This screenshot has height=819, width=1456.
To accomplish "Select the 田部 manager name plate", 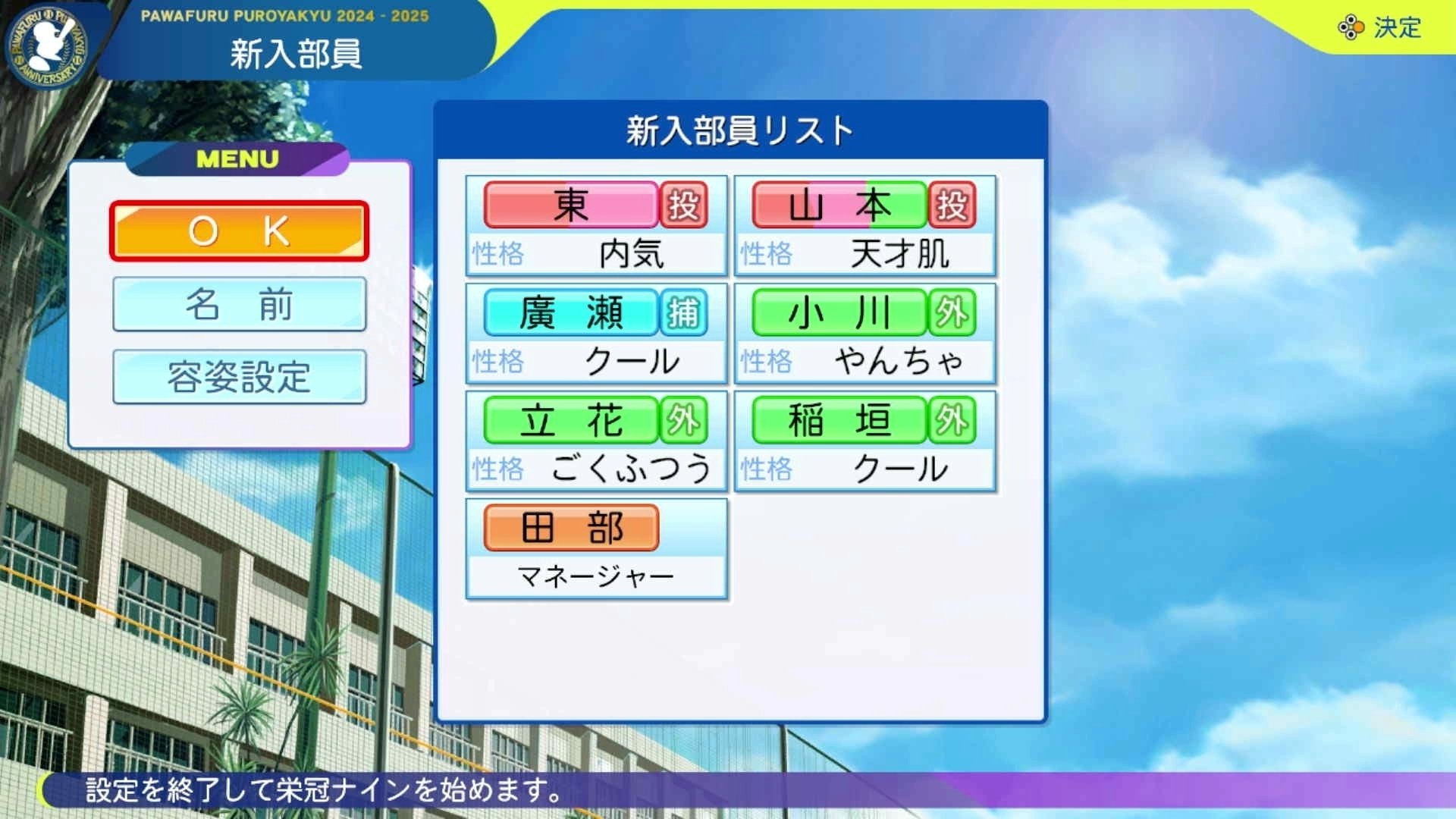I will click(x=573, y=527).
